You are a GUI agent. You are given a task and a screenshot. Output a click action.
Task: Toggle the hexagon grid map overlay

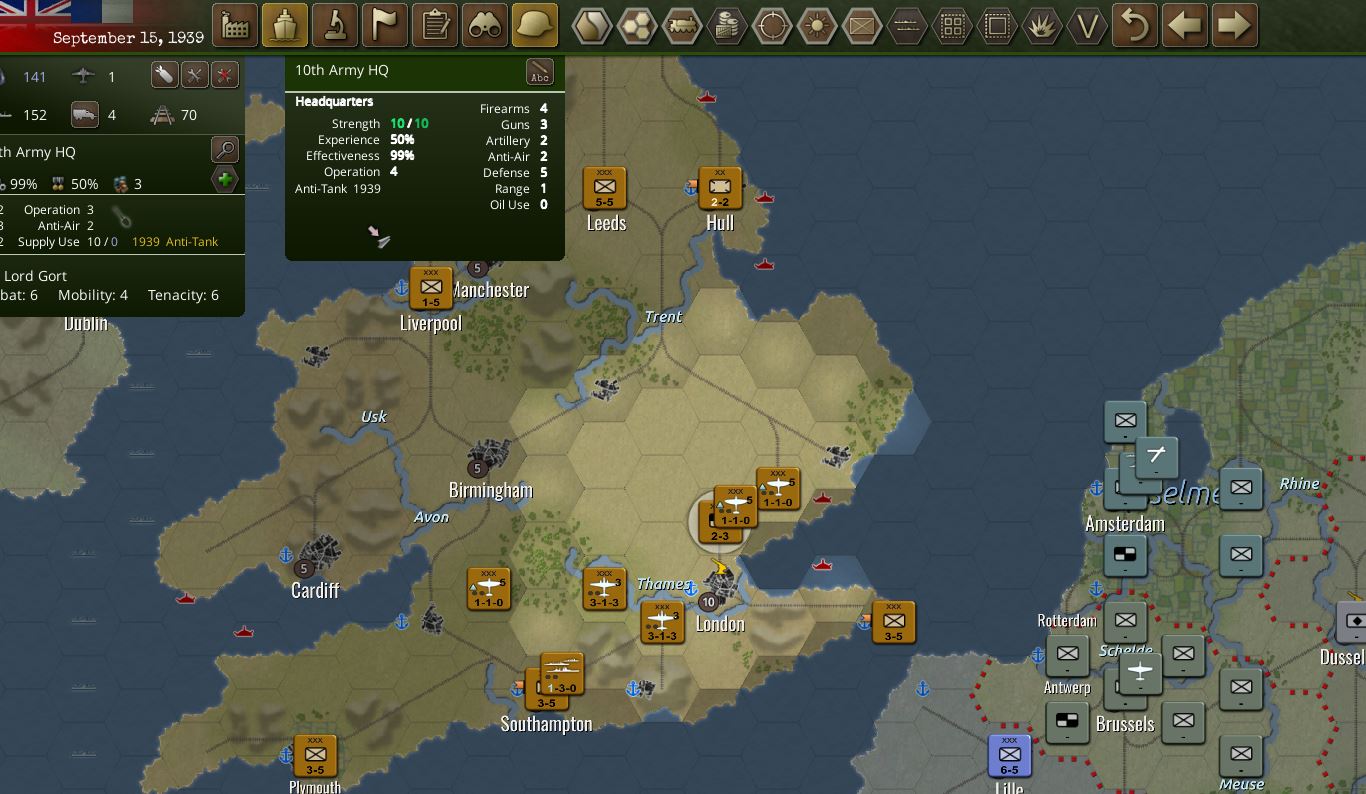click(x=637, y=26)
